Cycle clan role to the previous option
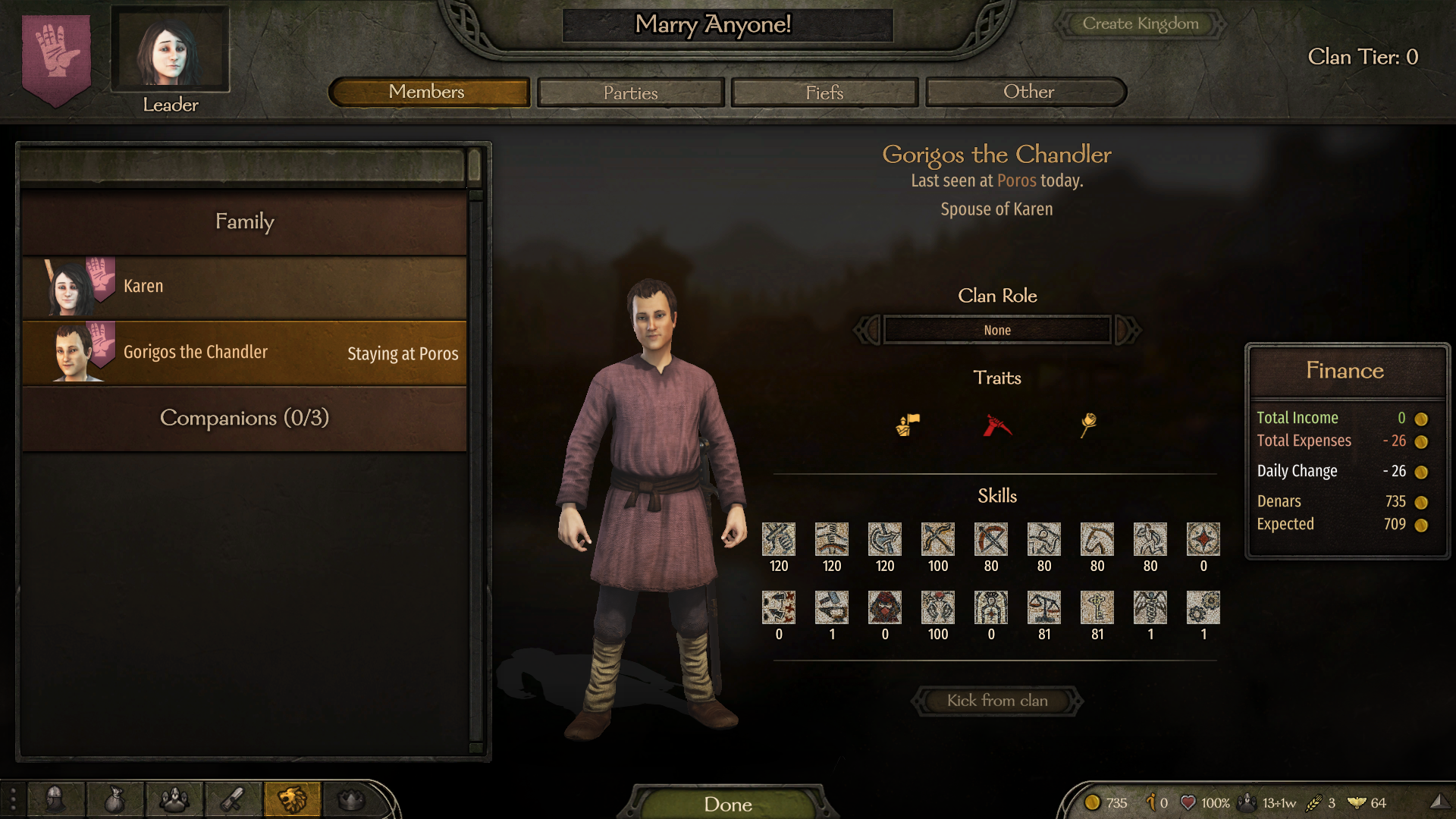 (x=868, y=330)
